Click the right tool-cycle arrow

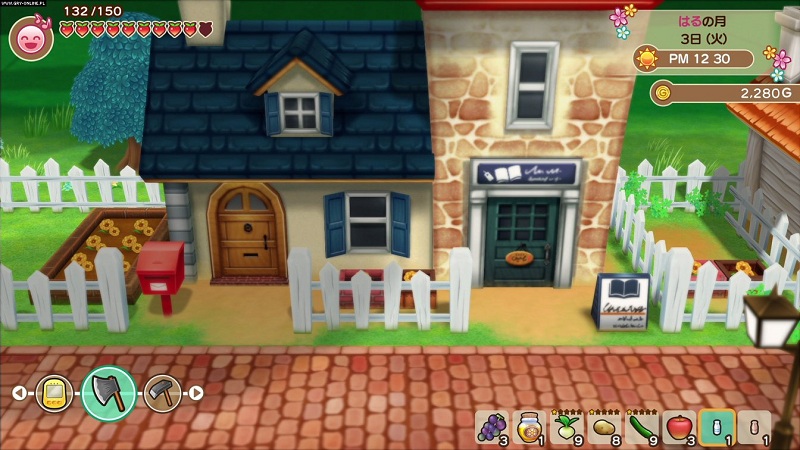click(196, 393)
